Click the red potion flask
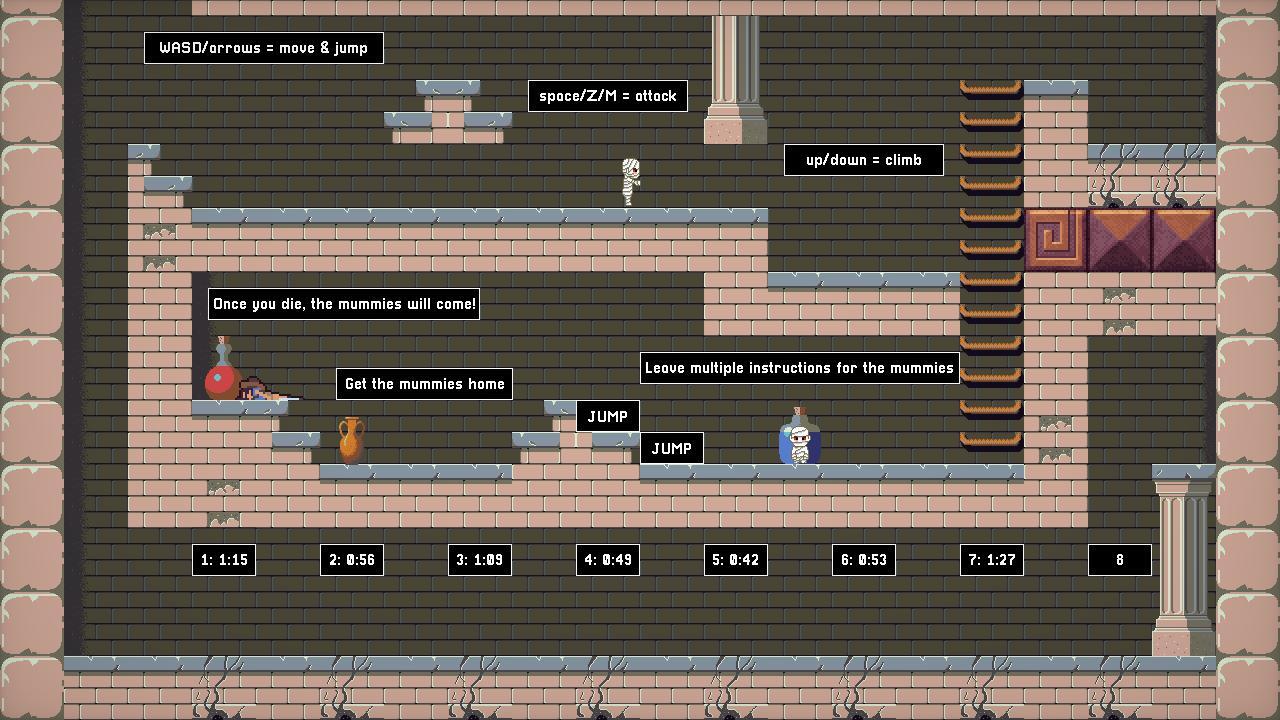This screenshot has height=720, width=1280. pos(221,378)
